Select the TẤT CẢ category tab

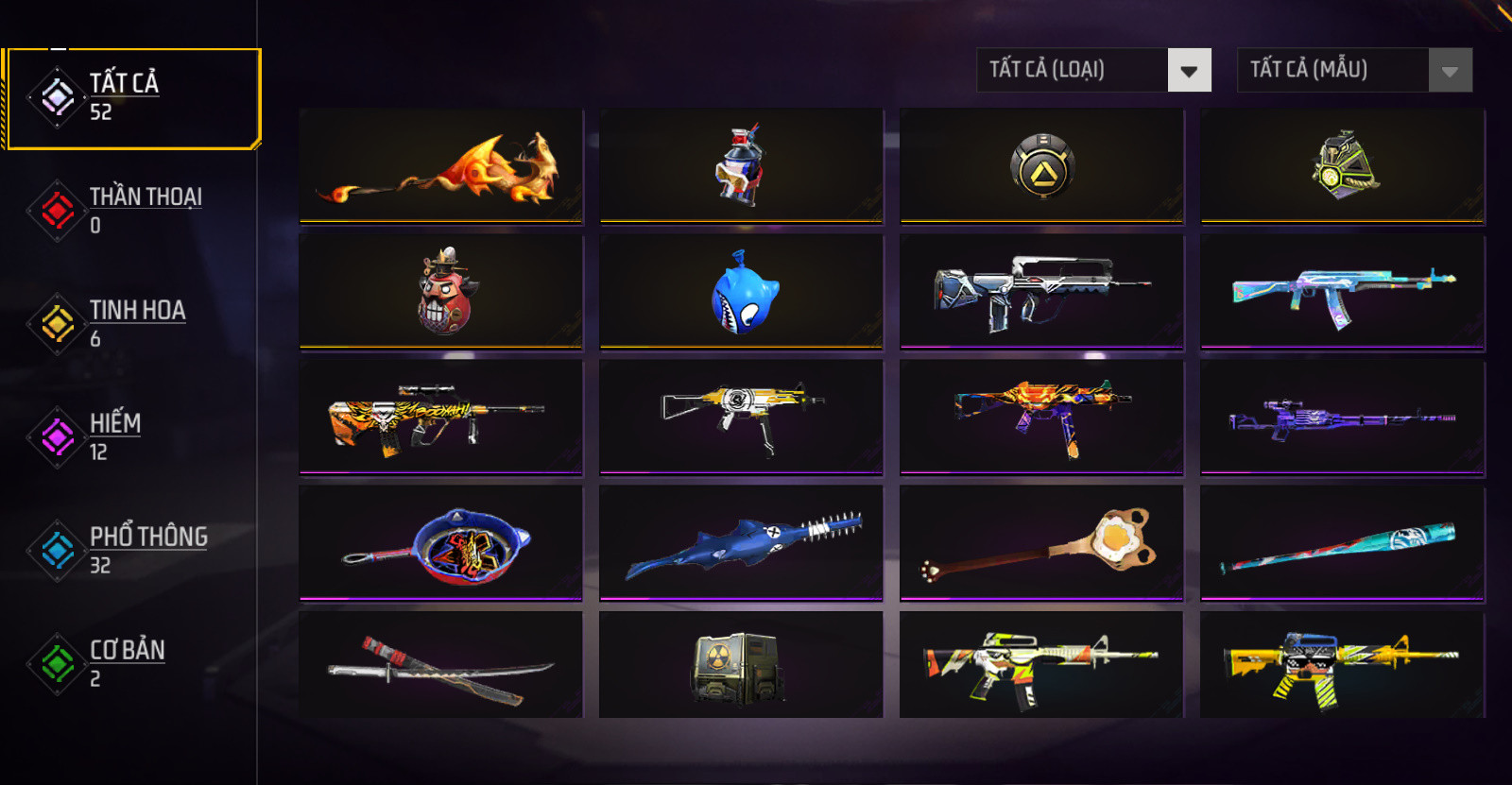click(x=132, y=98)
